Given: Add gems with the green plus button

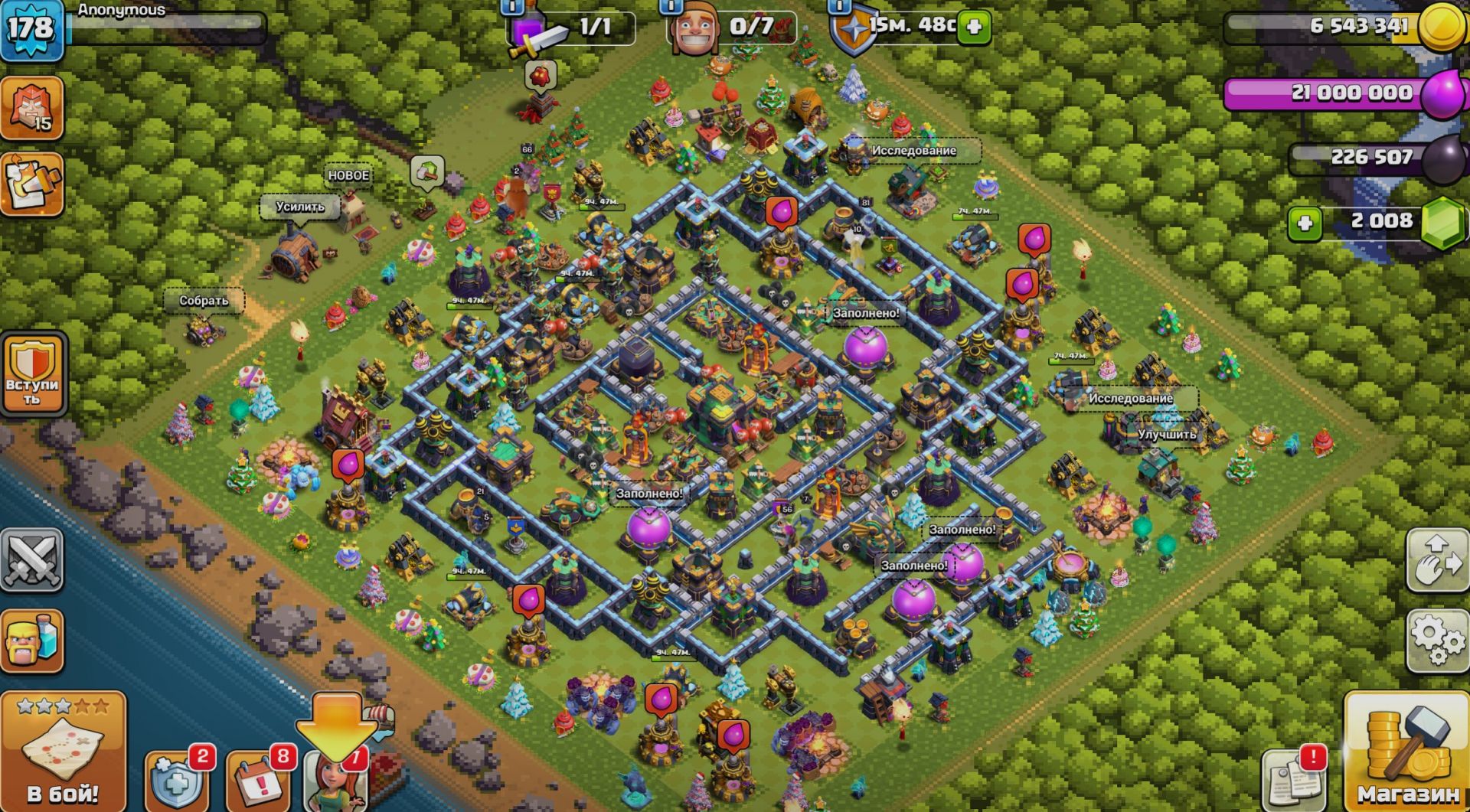Looking at the screenshot, I should pyautogui.click(x=1305, y=223).
